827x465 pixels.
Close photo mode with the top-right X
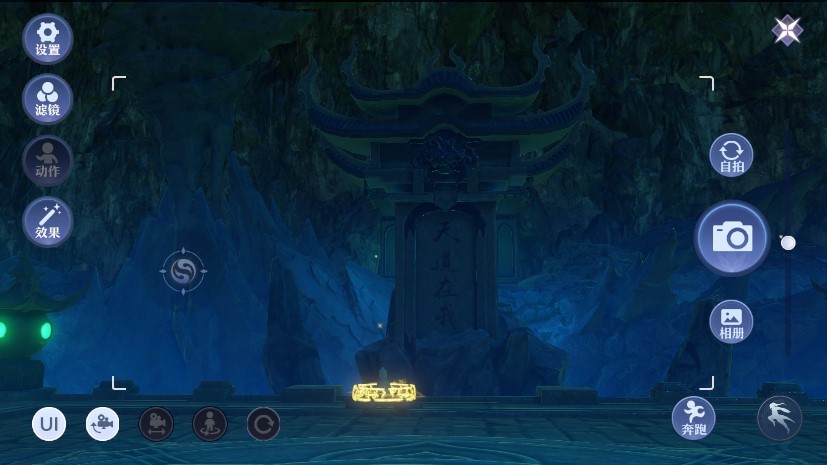pyautogui.click(x=787, y=31)
